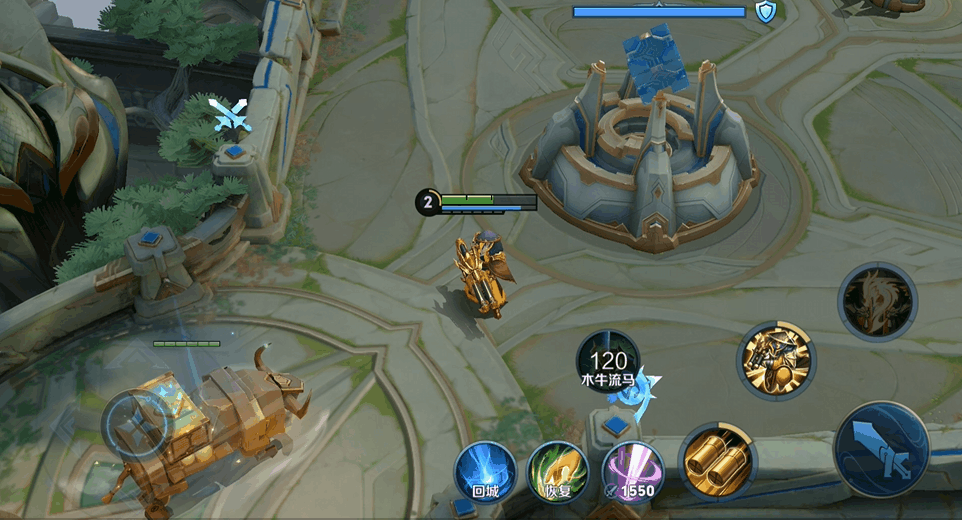The width and height of the screenshot is (962, 520).
Task: Activate the 木牛流马 skill showing 120
Action: tap(607, 362)
